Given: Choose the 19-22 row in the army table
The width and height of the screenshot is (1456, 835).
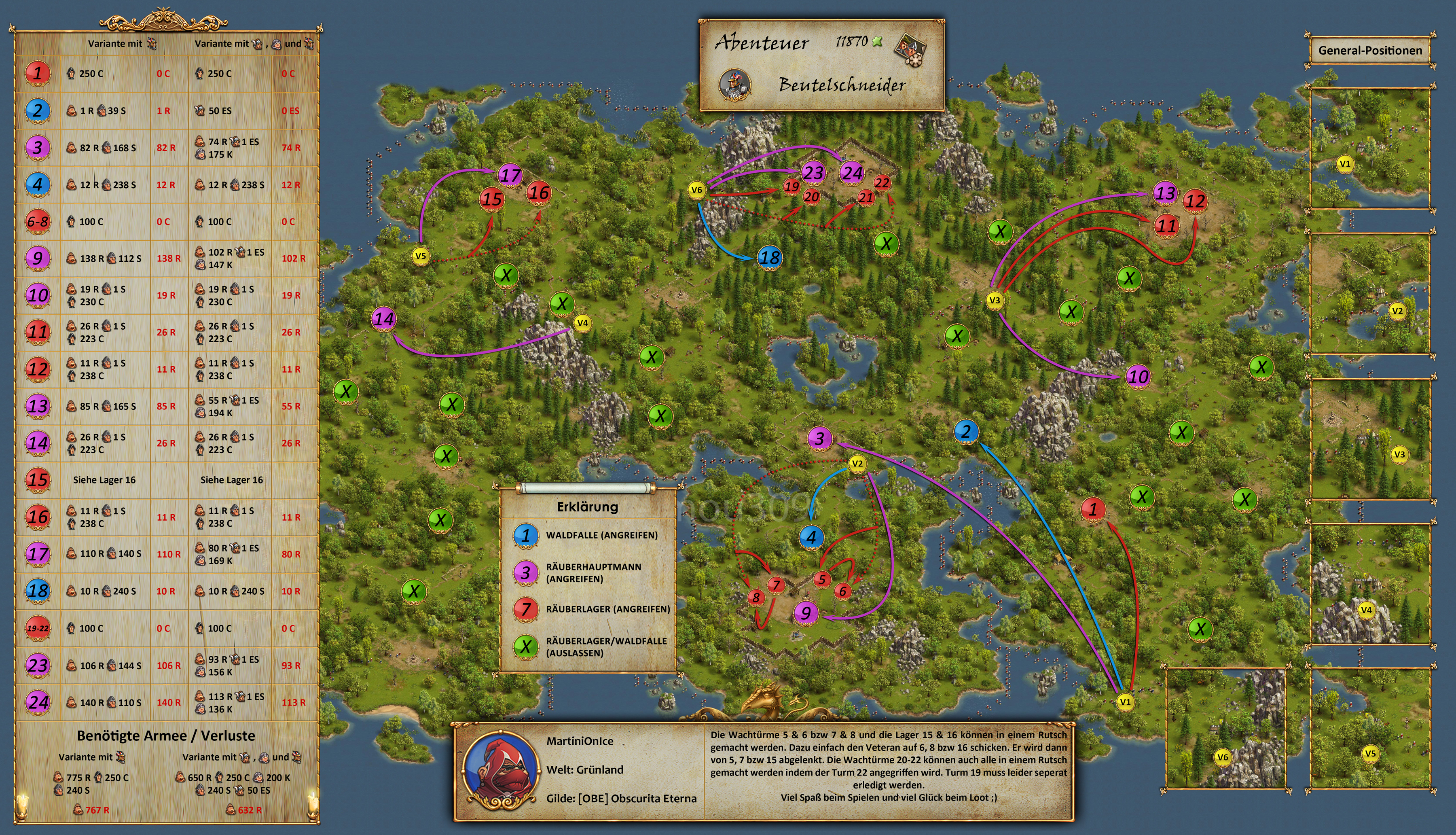Looking at the screenshot, I should tap(166, 629).
